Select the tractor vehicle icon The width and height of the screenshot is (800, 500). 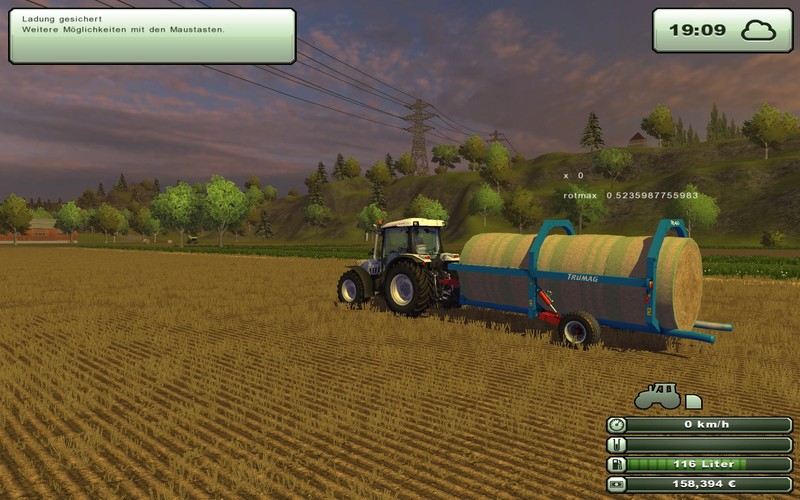pos(657,397)
